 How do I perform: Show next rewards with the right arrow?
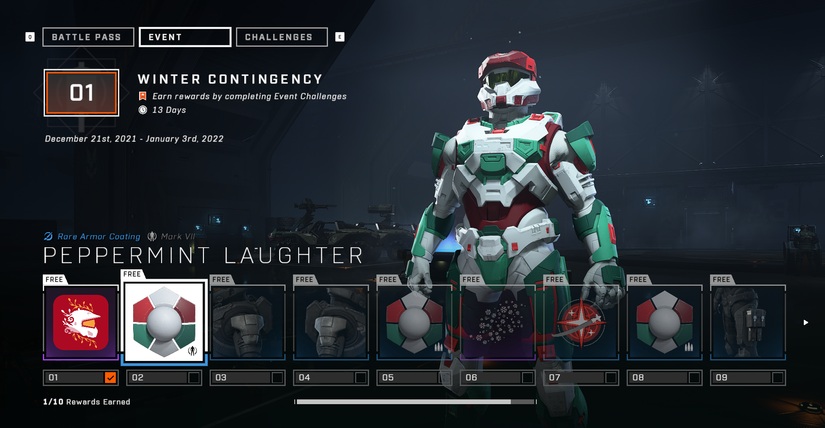tap(807, 322)
